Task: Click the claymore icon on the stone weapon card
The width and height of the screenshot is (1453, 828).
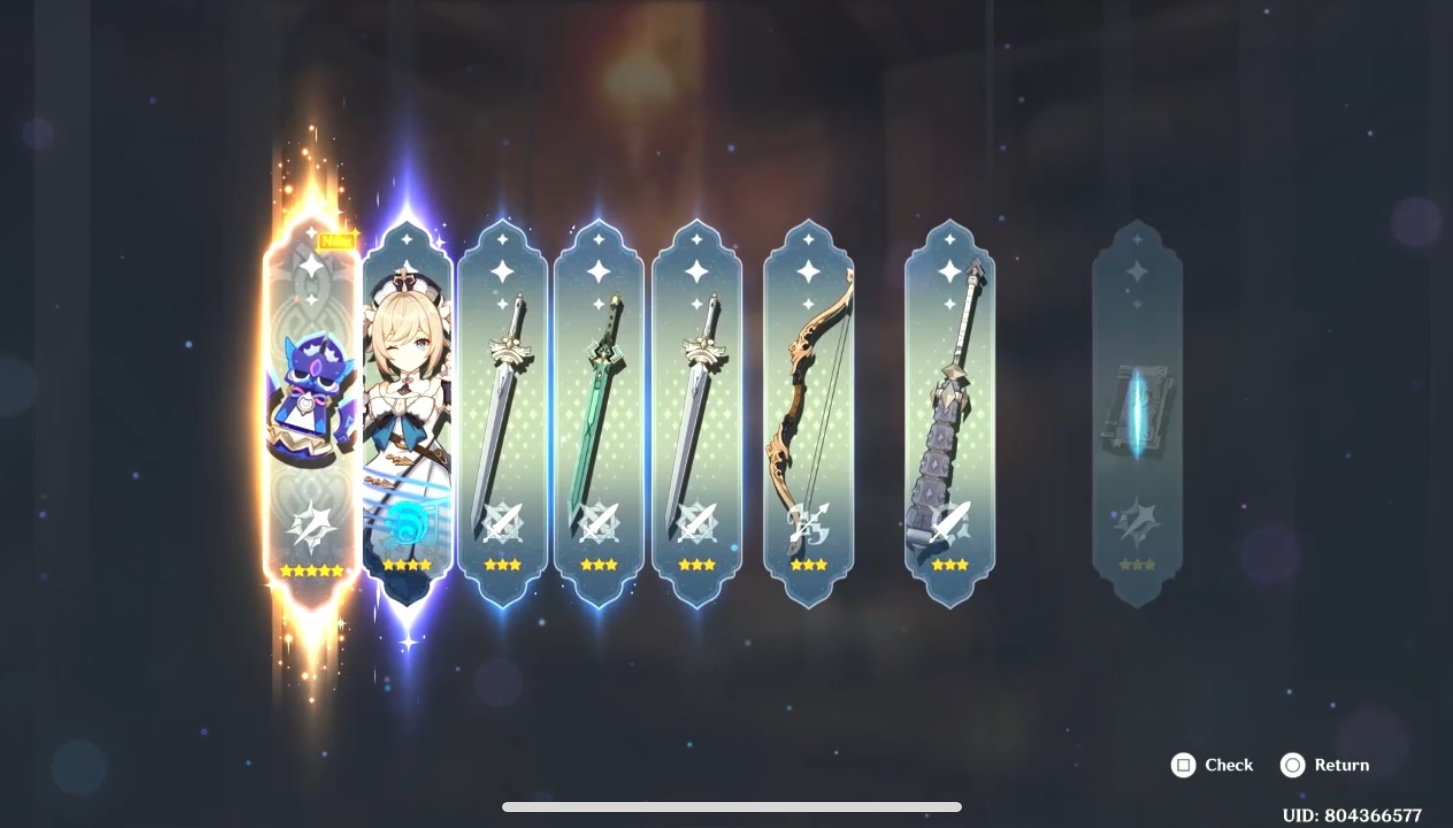Action: pos(949,522)
